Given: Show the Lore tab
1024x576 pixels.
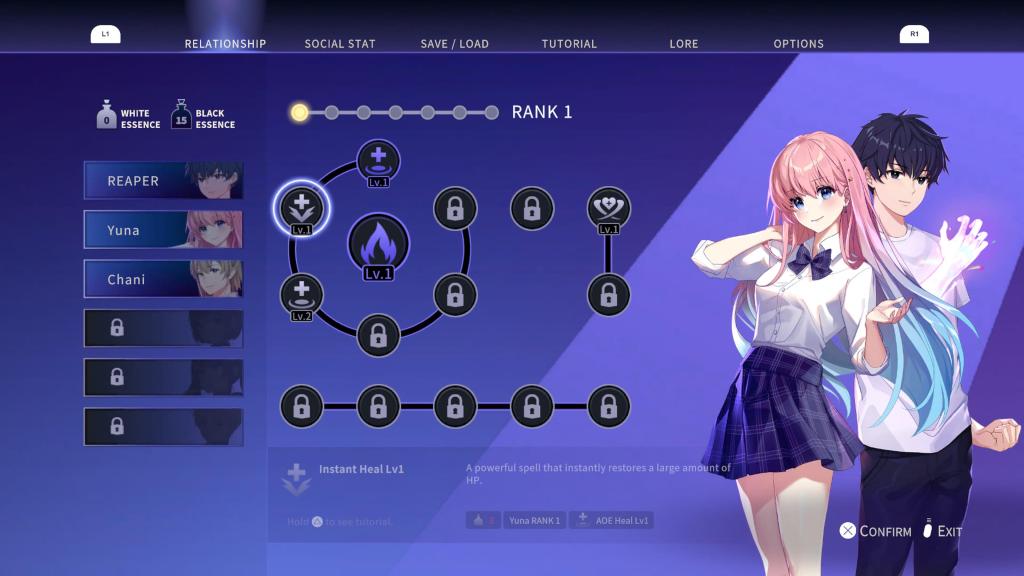Looking at the screenshot, I should [x=684, y=44].
